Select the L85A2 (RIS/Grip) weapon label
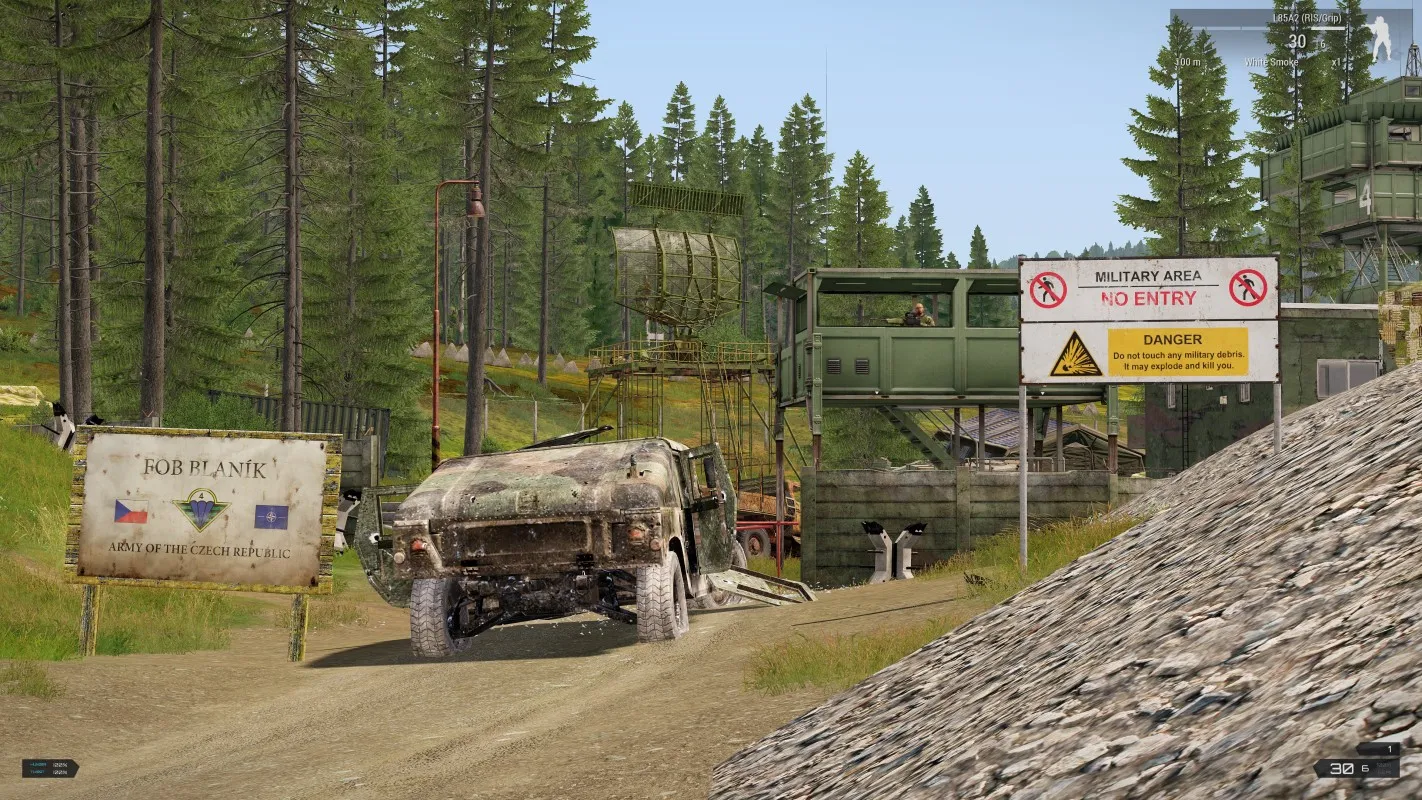This screenshot has width=1422, height=800. click(1306, 18)
